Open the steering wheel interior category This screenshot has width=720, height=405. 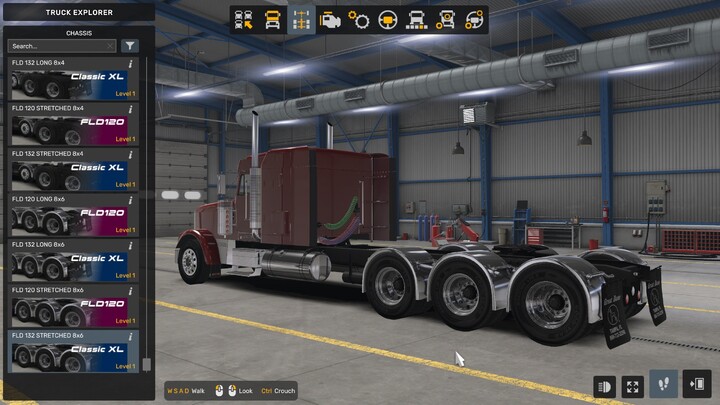point(388,20)
